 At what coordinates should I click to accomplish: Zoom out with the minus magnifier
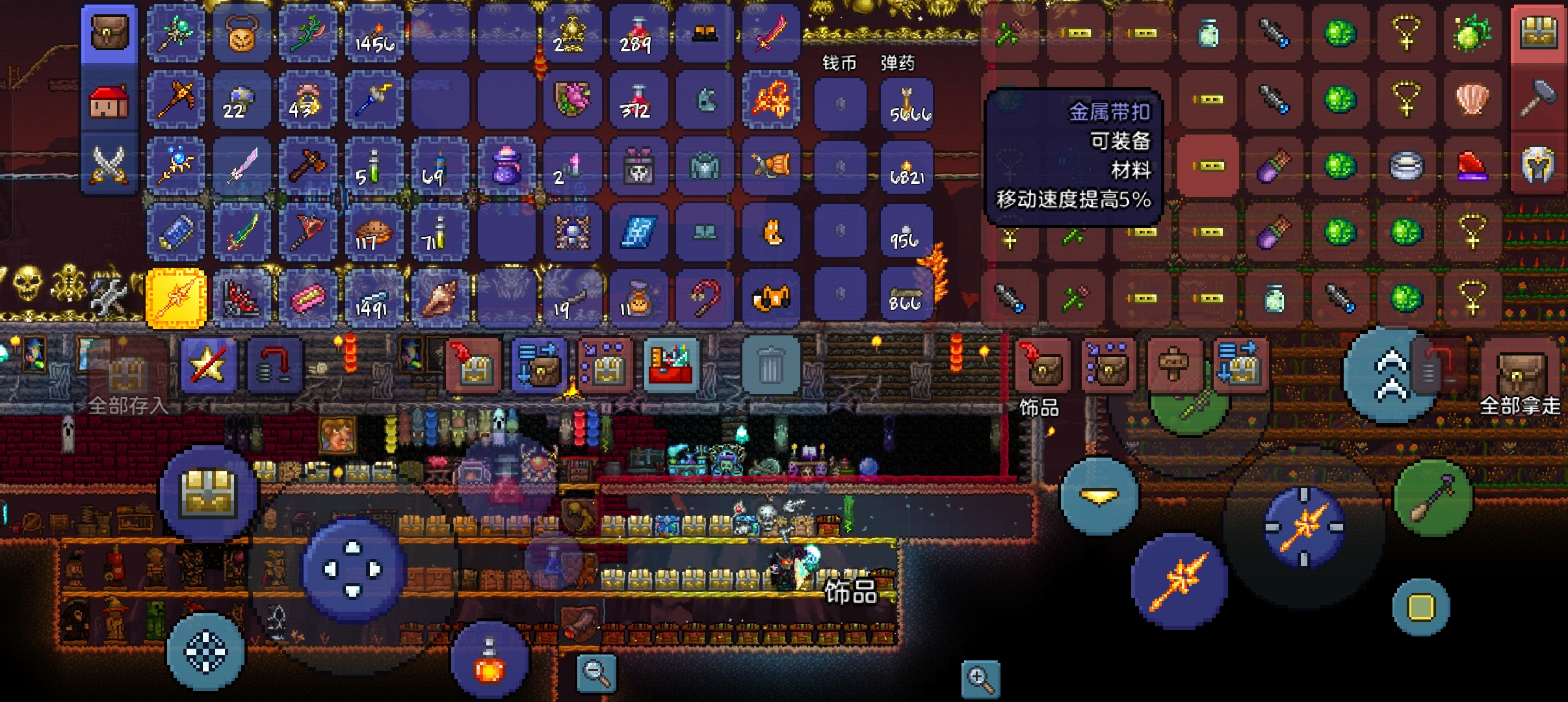pos(596,673)
